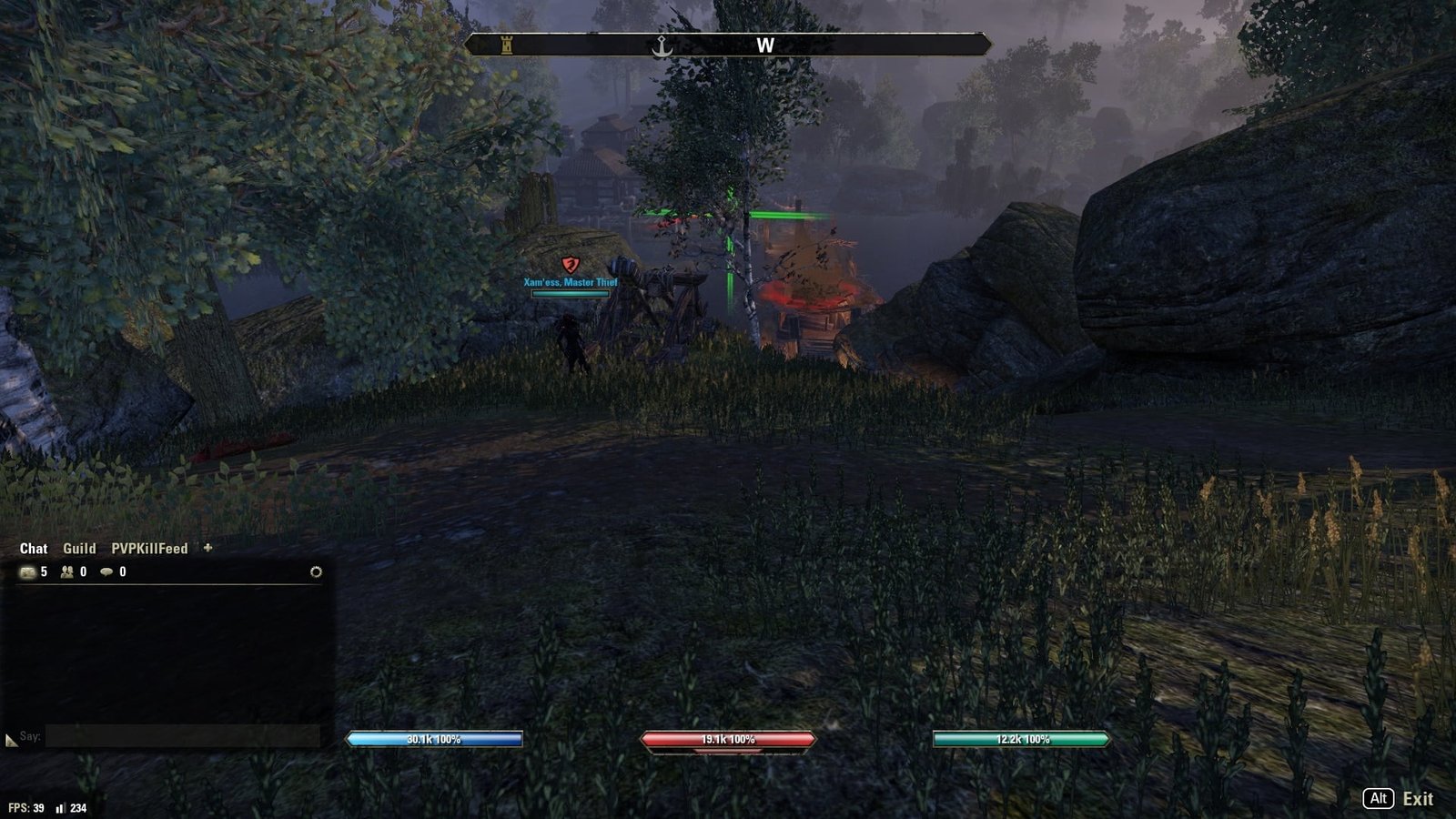This screenshot has width=1456, height=819.
Task: Click the Say chat input field
Action: [x=182, y=736]
